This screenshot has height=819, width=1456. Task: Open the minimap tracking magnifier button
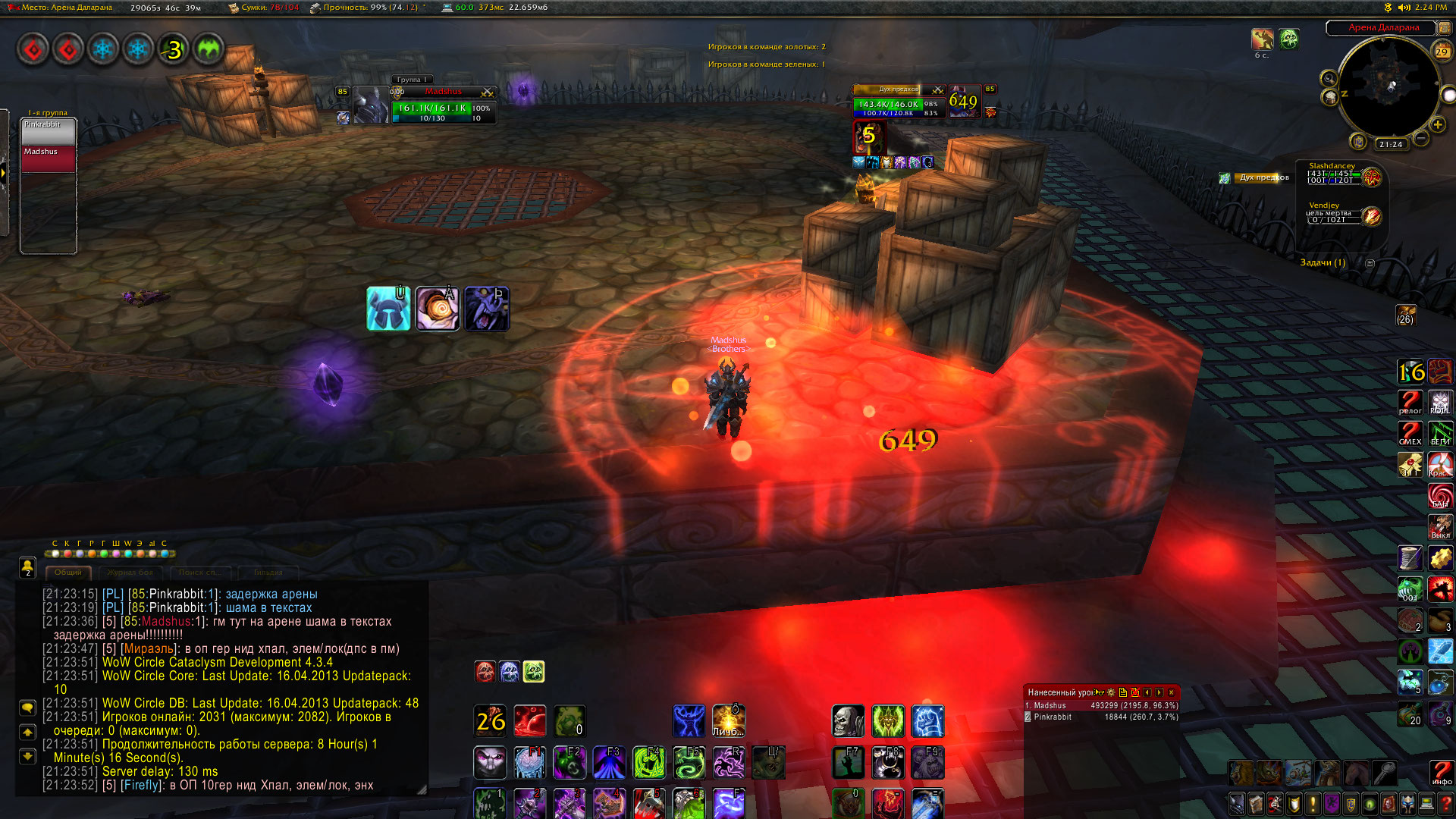1329,78
